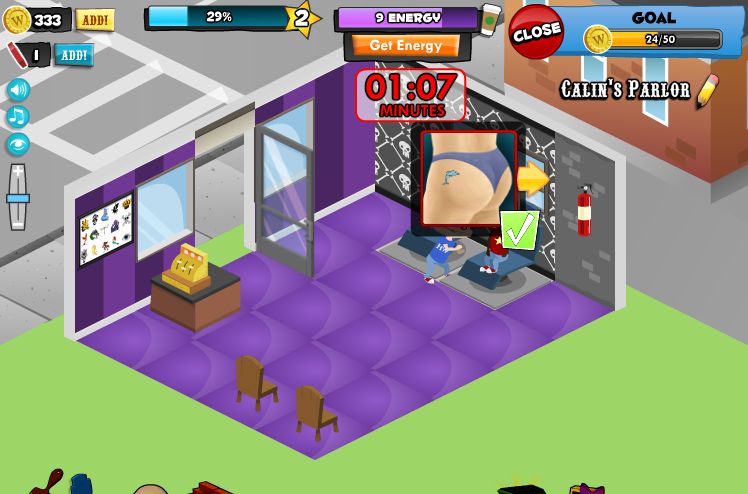The image size is (748, 494).
Task: Click the coffee cup energy icon
Action: click(x=490, y=19)
